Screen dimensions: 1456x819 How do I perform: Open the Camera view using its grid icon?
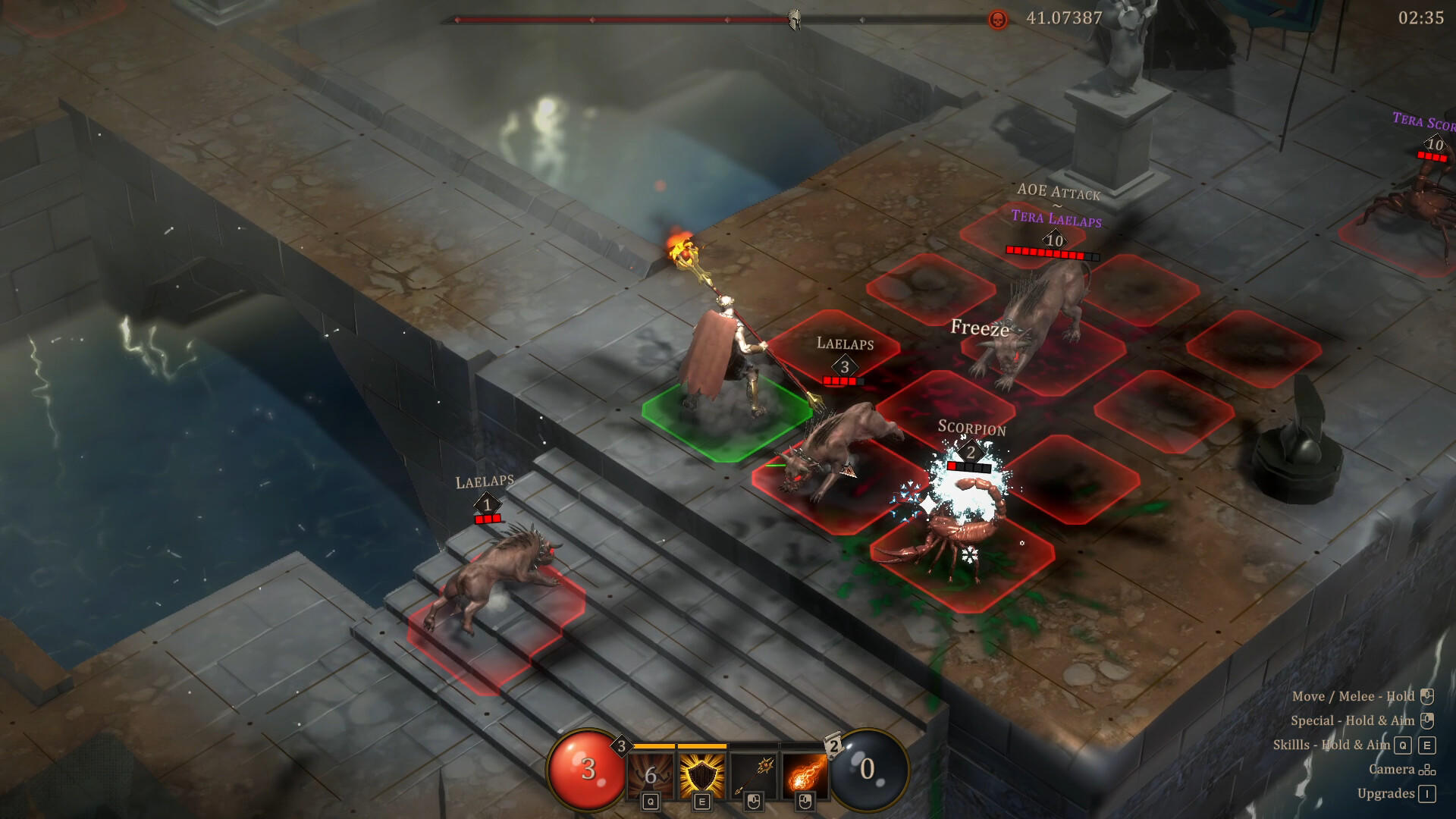click(x=1426, y=768)
